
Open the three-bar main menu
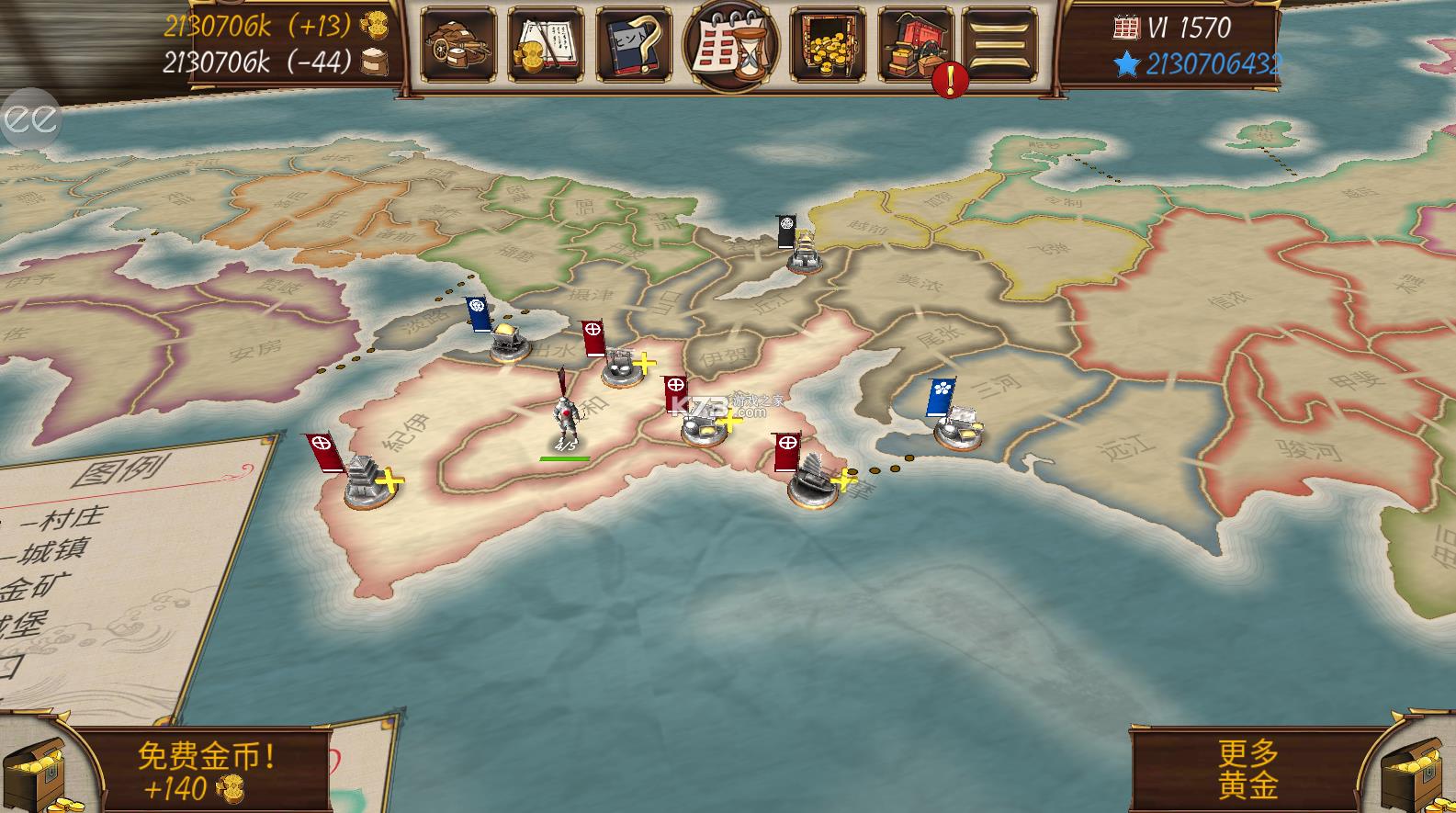click(x=999, y=43)
